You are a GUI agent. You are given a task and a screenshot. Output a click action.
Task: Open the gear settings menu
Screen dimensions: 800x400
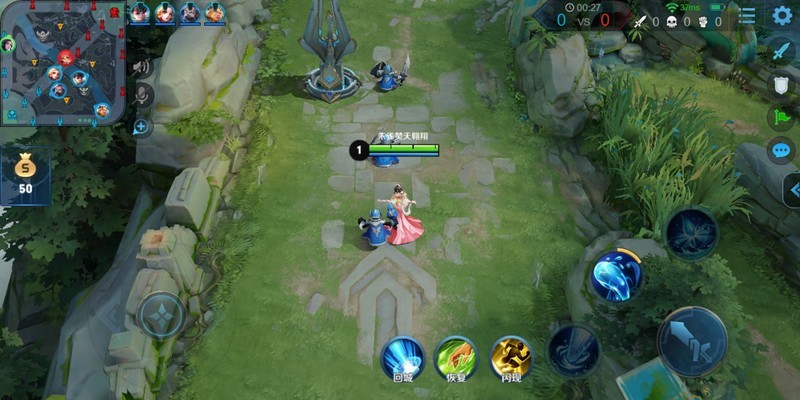[x=781, y=16]
